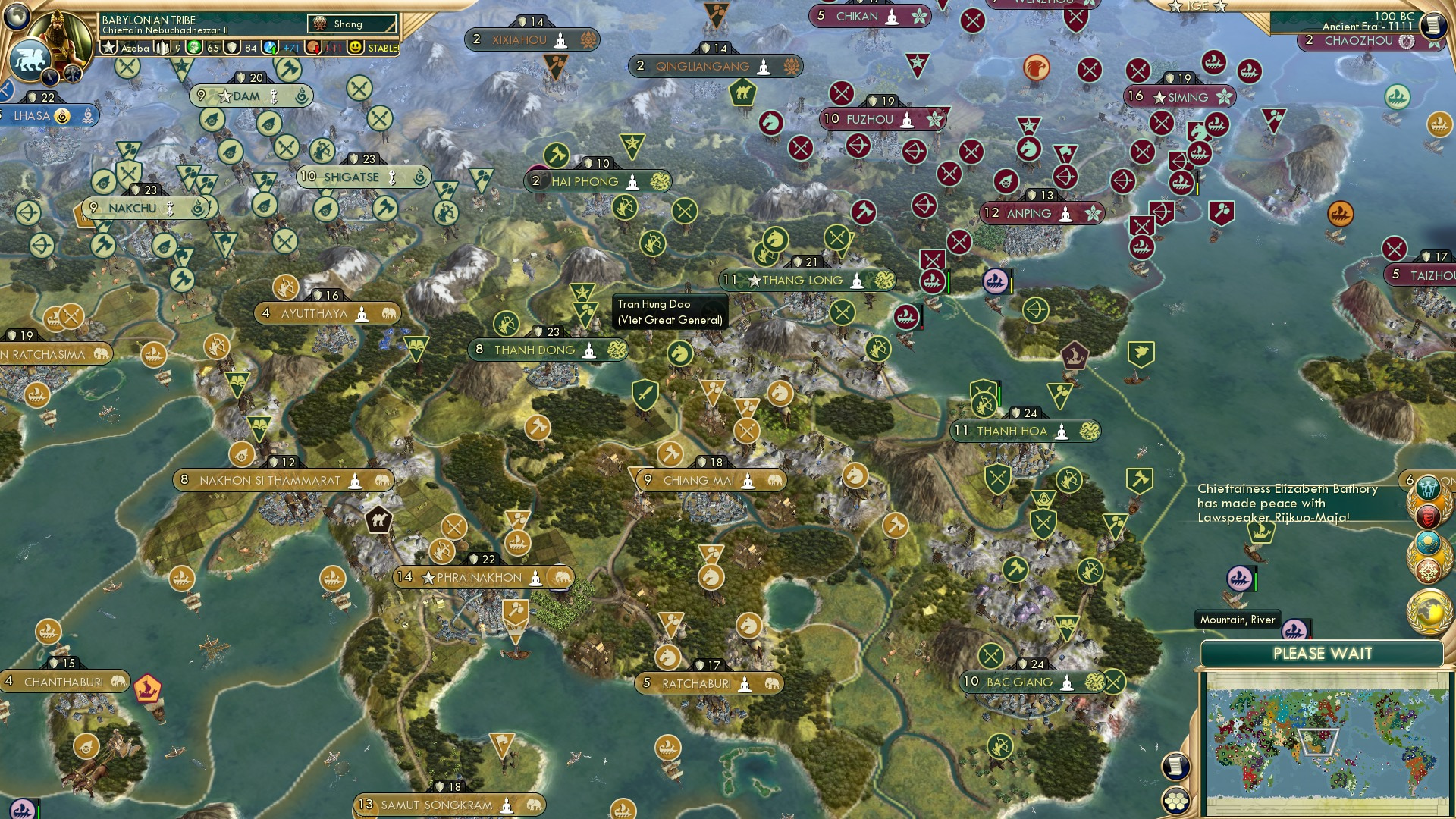Click the snowflake civ notification medallion on the right
This screenshot has height=819, width=1456.
[1429, 569]
